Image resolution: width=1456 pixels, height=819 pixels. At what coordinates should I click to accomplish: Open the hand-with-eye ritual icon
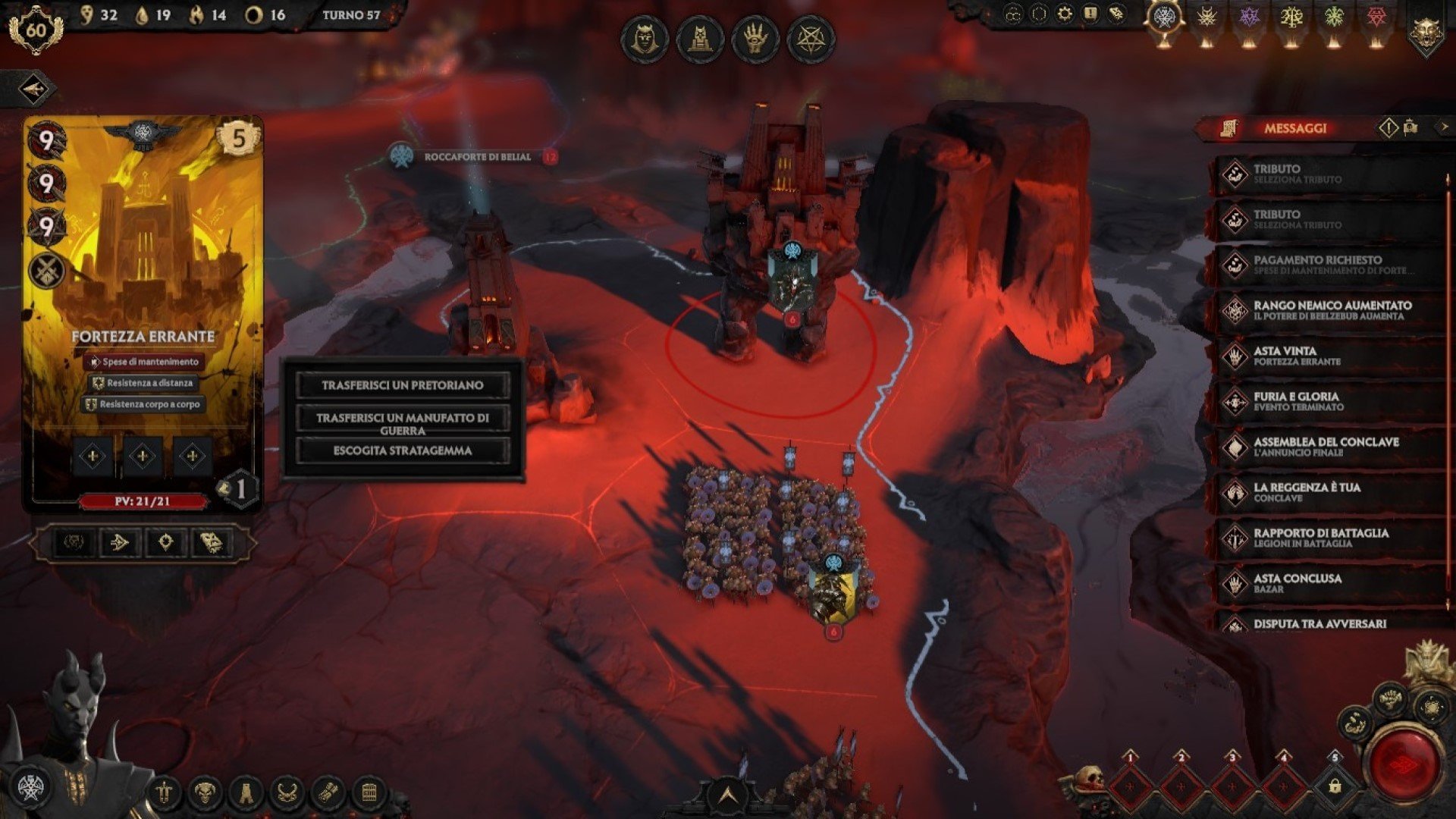pyautogui.click(x=755, y=39)
